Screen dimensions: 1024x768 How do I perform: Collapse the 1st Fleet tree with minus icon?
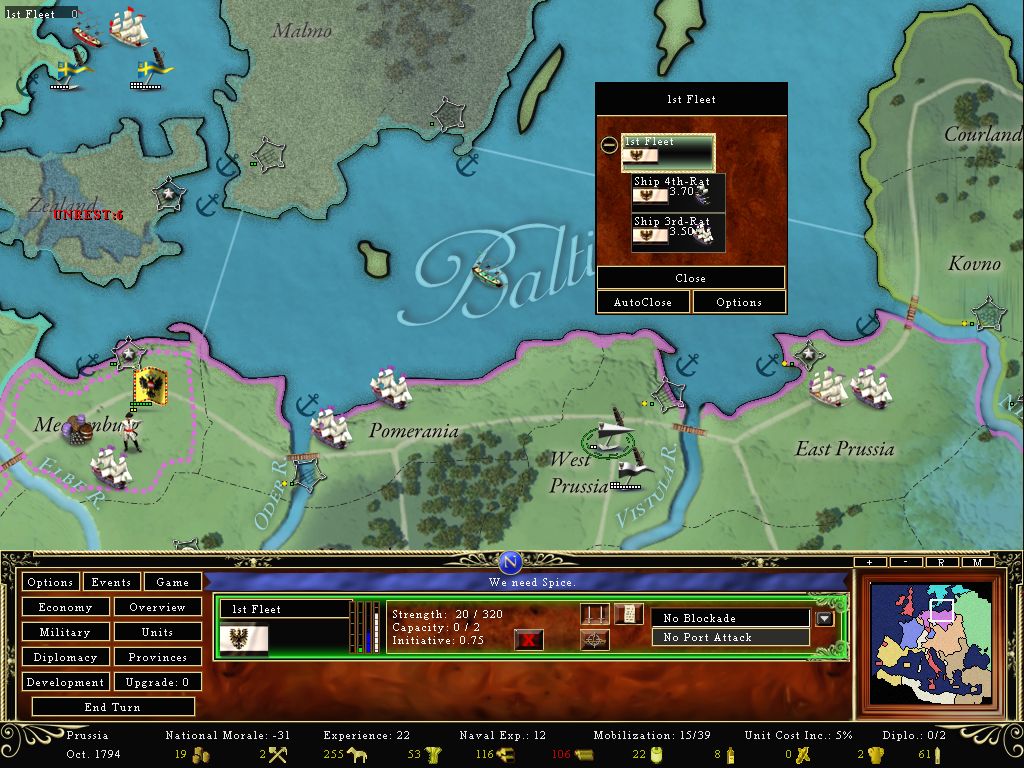pyautogui.click(x=608, y=145)
